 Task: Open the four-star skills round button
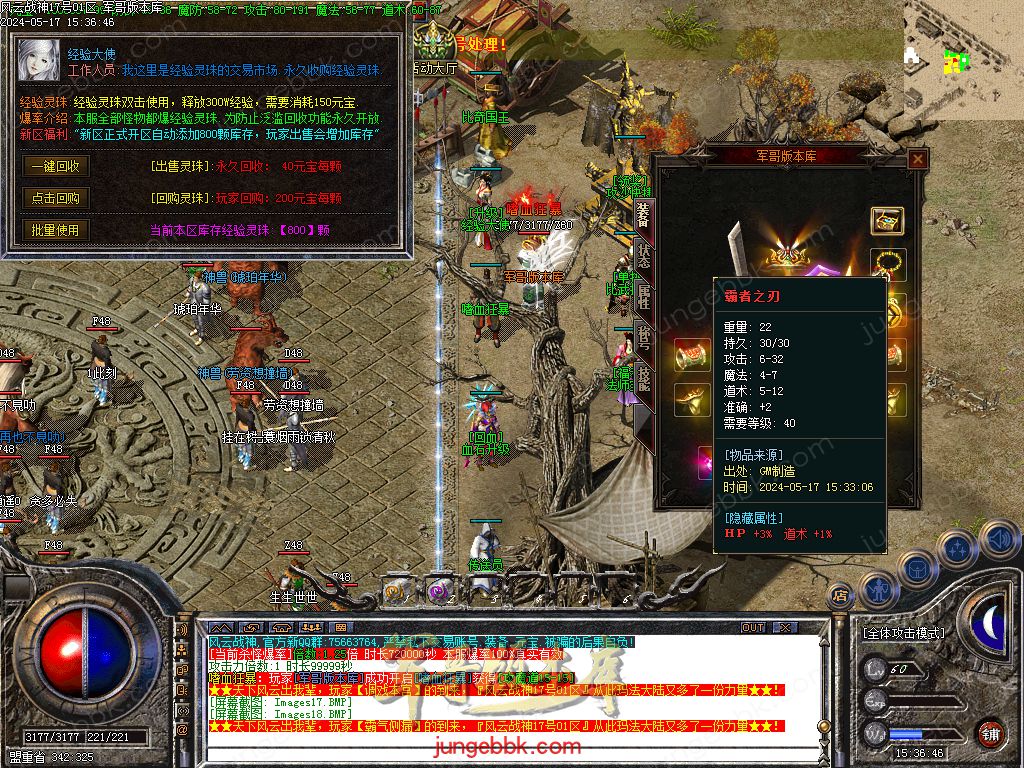(956, 548)
